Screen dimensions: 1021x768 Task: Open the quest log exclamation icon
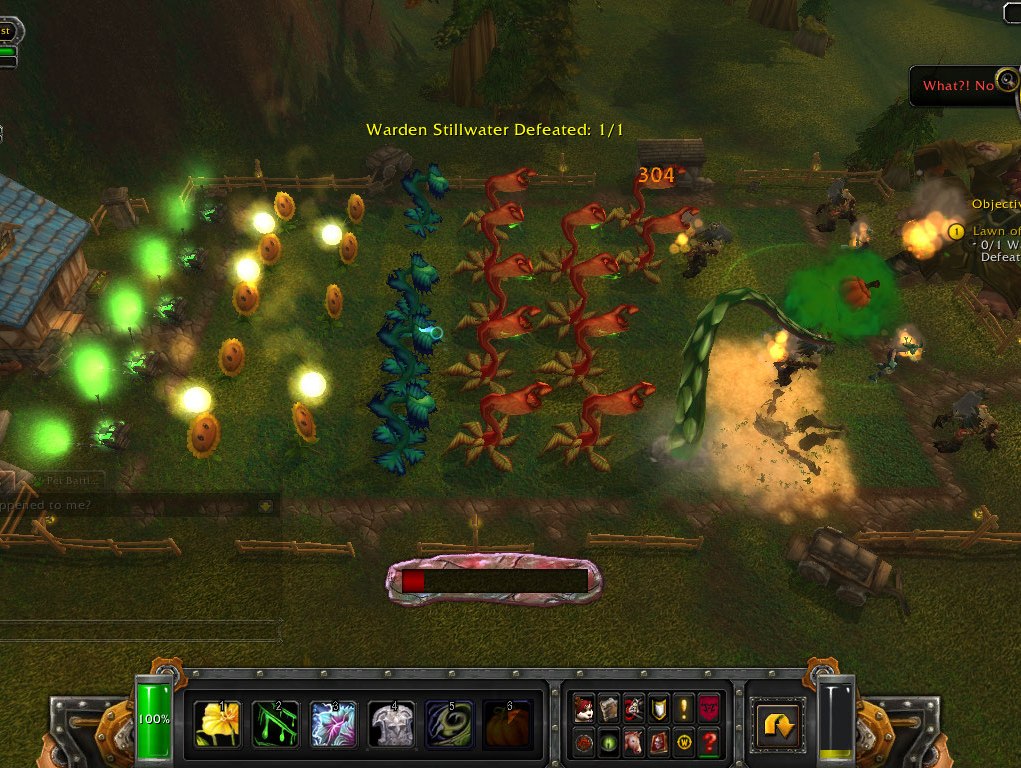pyautogui.click(x=683, y=709)
